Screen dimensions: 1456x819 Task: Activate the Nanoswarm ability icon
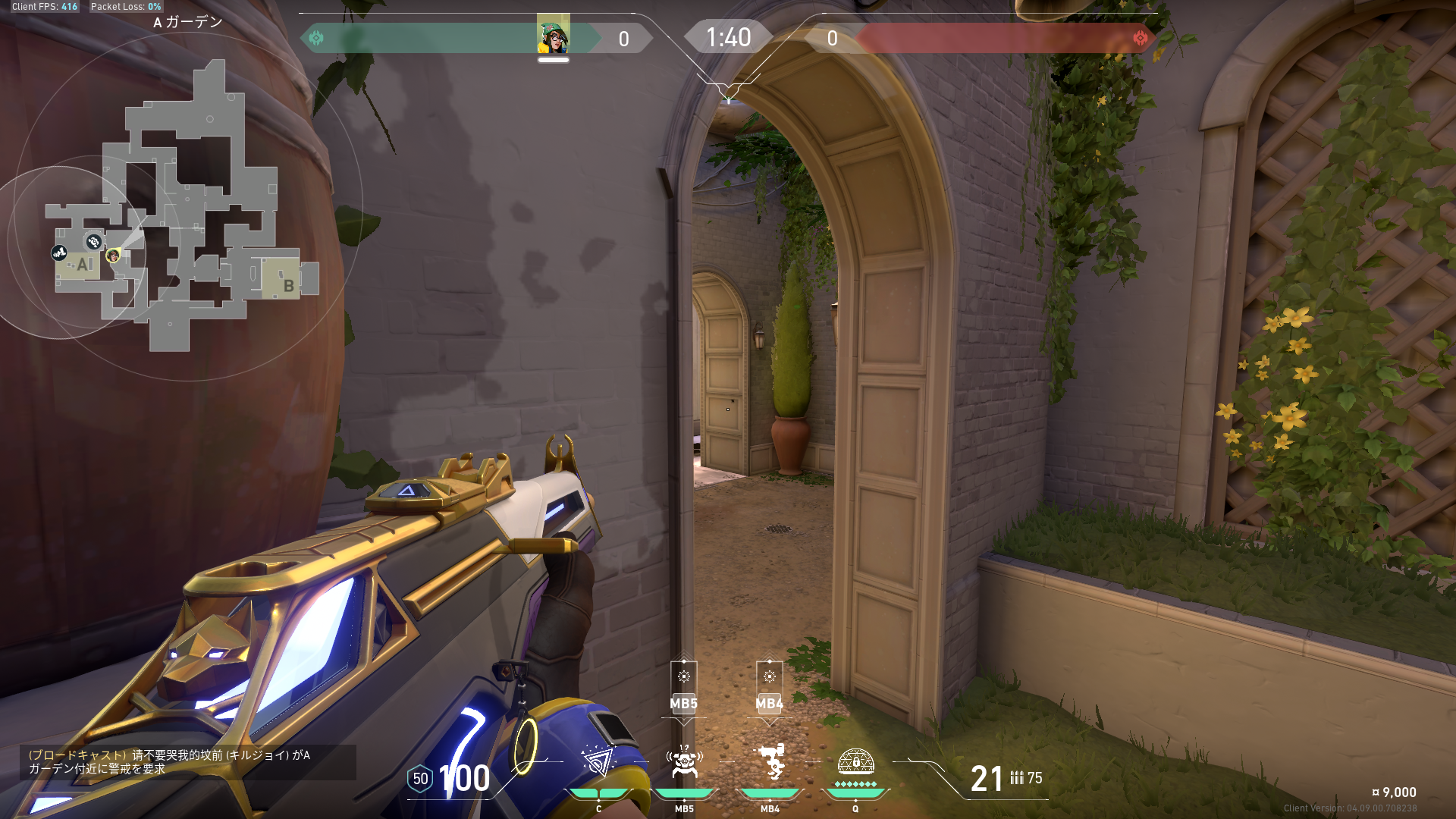pos(598,761)
